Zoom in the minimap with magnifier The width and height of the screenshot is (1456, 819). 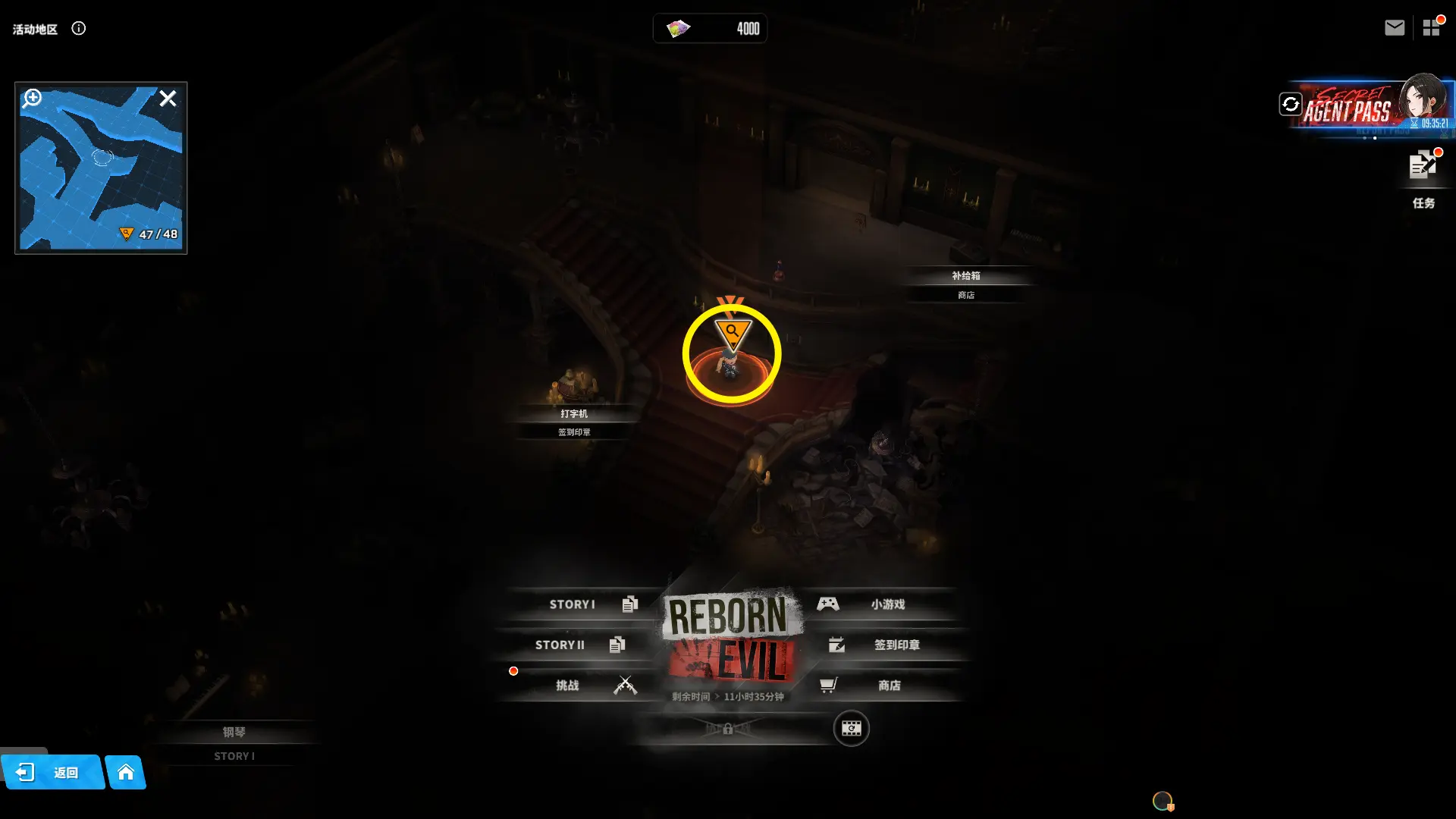(32, 99)
